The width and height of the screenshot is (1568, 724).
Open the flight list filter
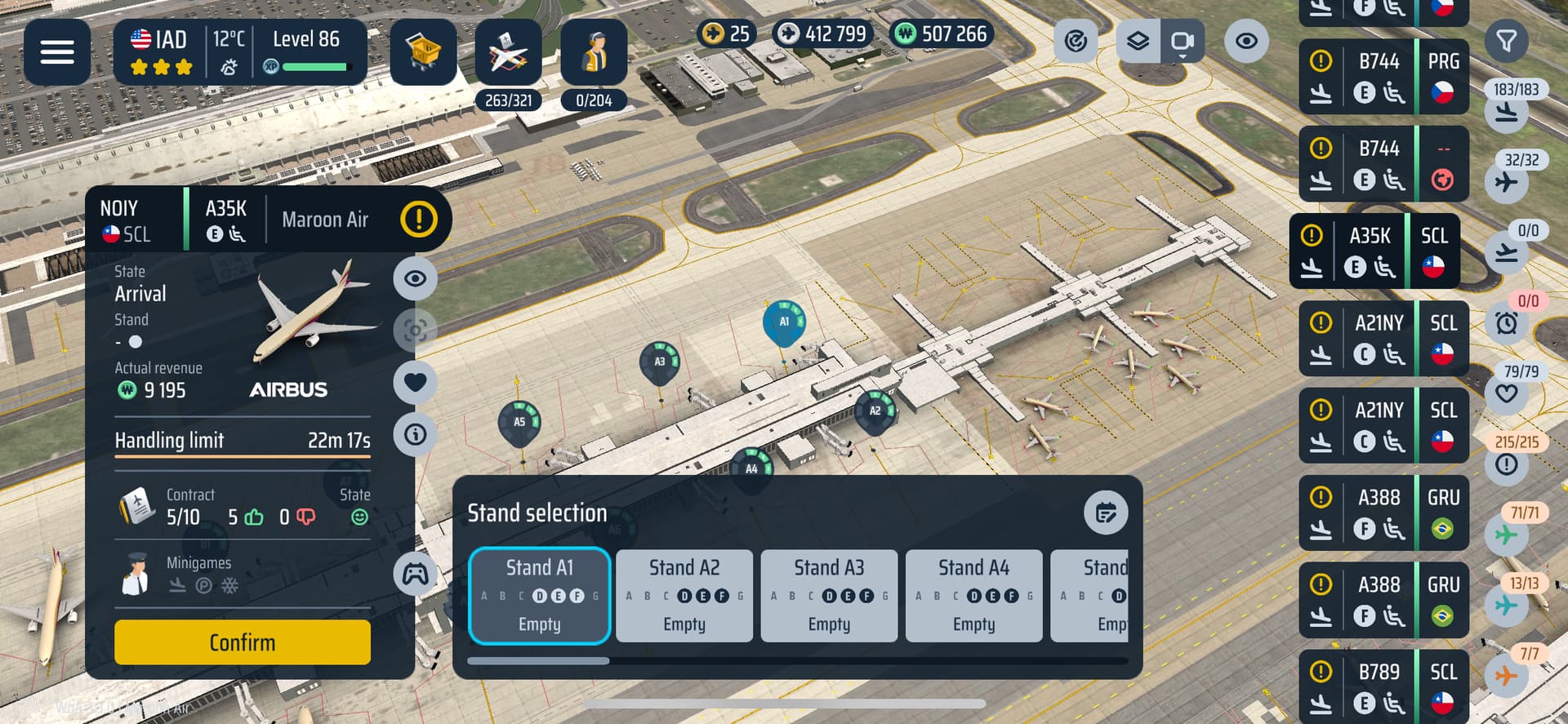pyautogui.click(x=1506, y=41)
